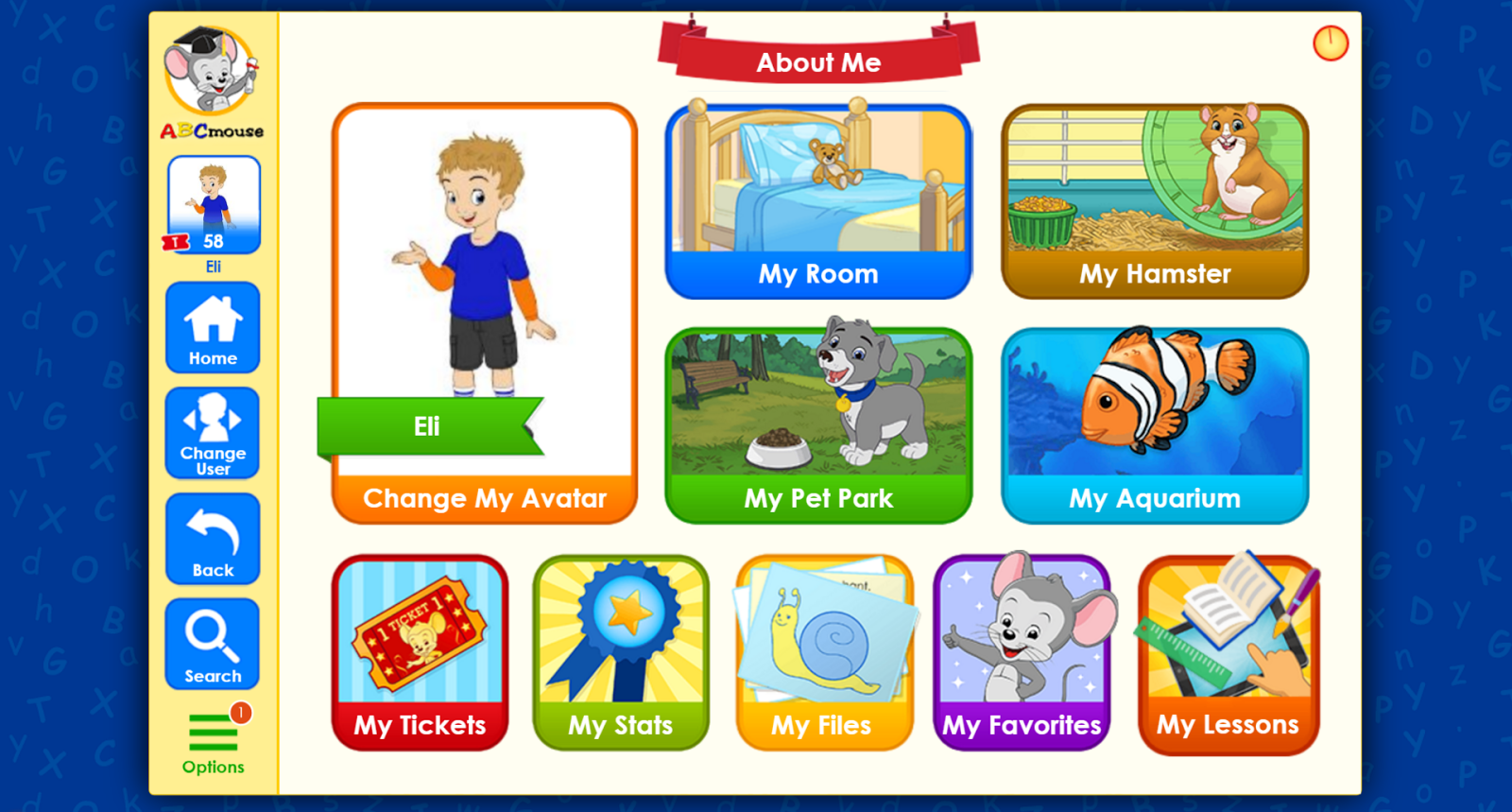Open My Stats ribbon icon
The width and height of the screenshot is (1512, 812).
click(621, 652)
